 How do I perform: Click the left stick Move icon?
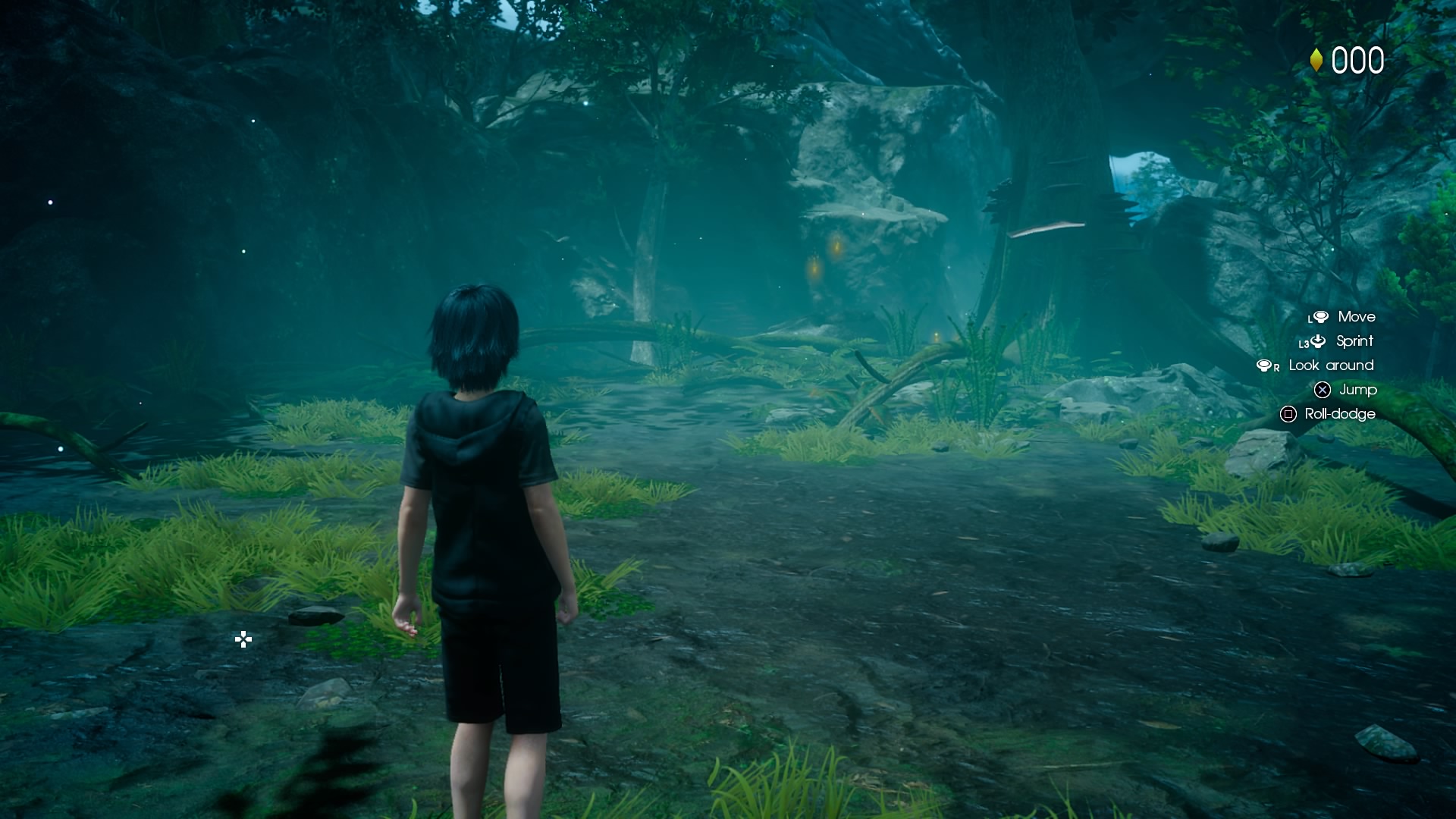[1321, 318]
